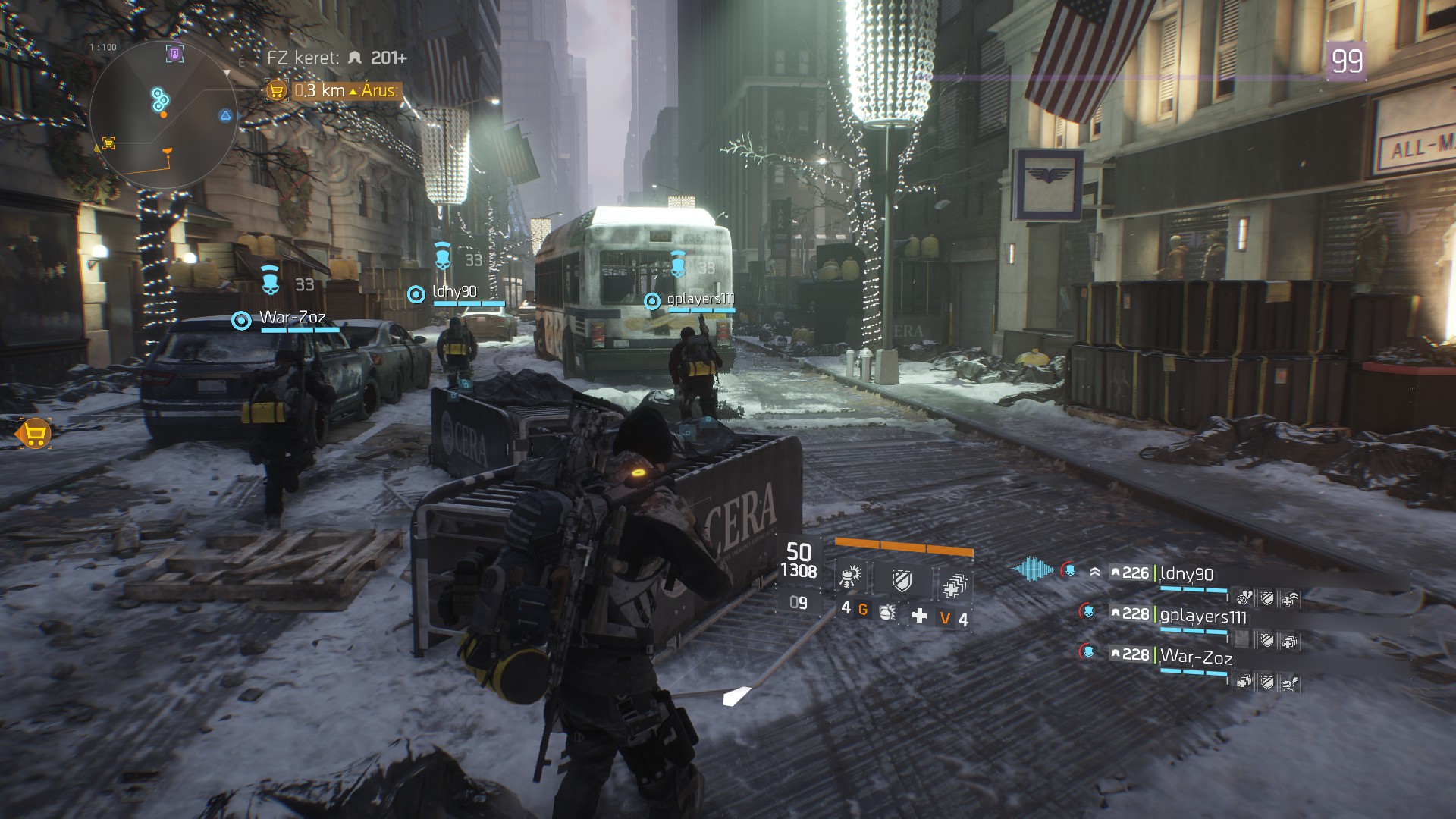Viewport: 1456px width, 819px height.
Task: Select the War-Zoz nameplate above the agent
Action: coord(293,318)
